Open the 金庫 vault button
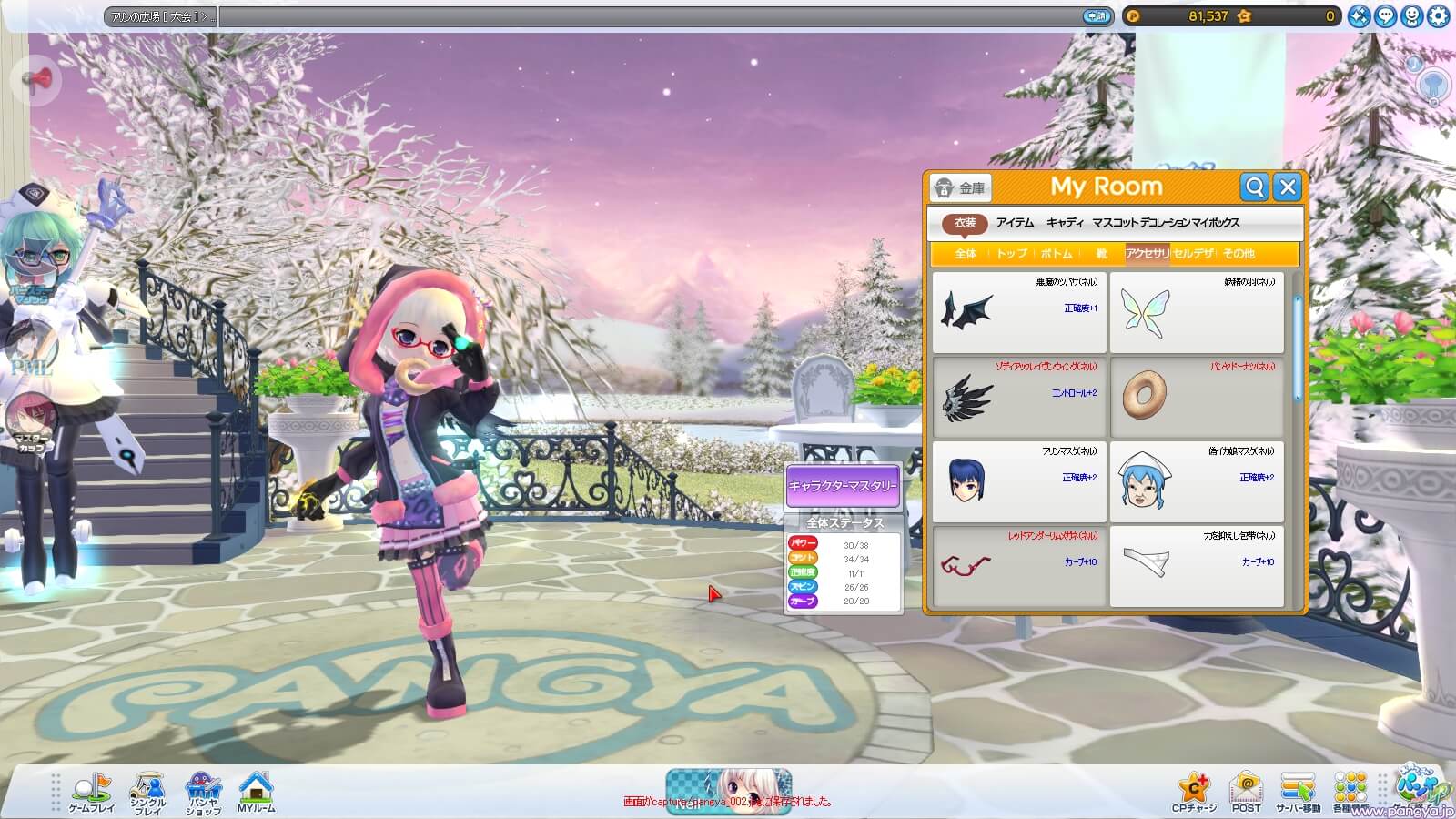The height and width of the screenshot is (819, 1456). click(x=961, y=188)
